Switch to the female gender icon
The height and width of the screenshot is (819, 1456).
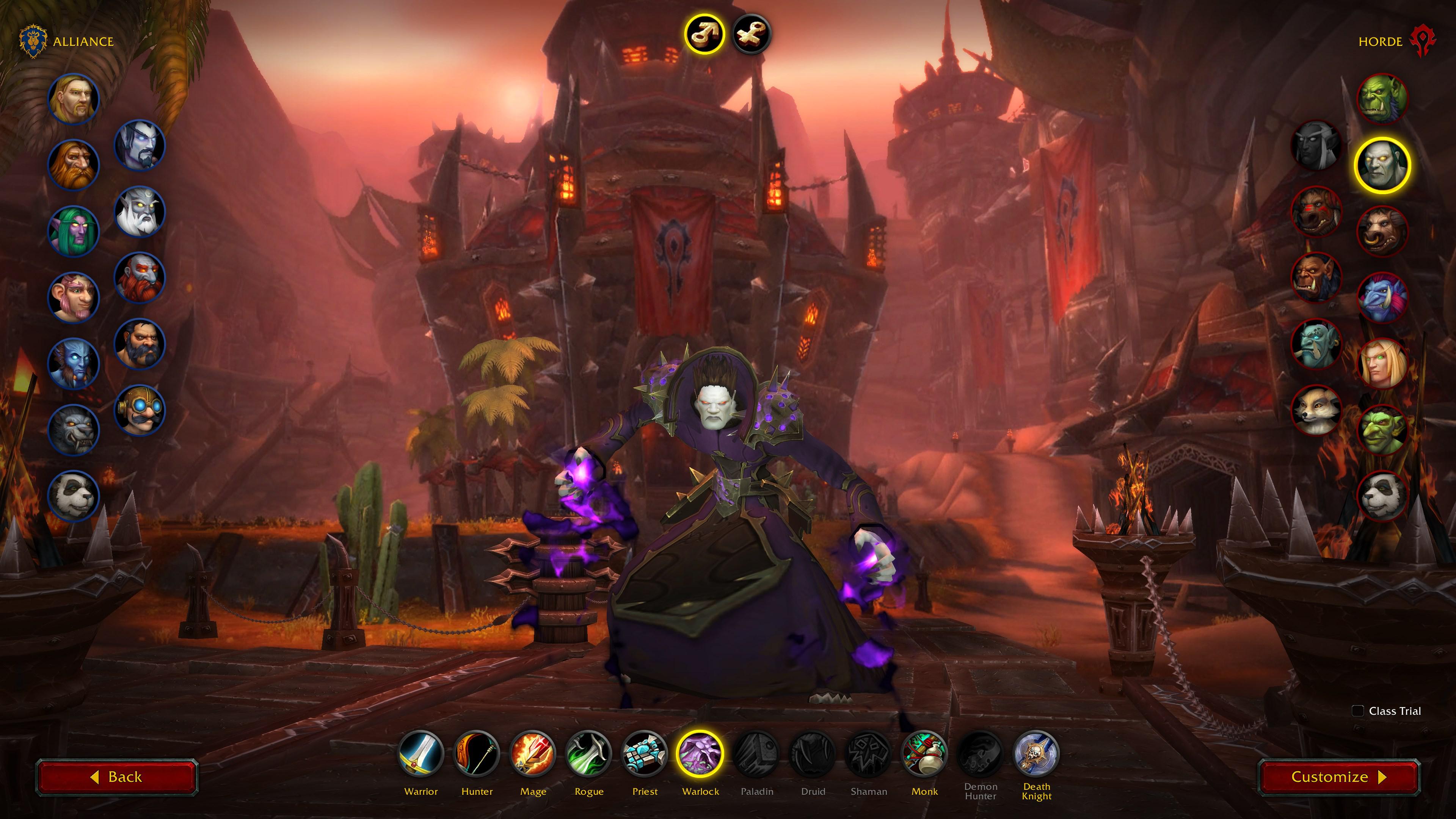751,34
